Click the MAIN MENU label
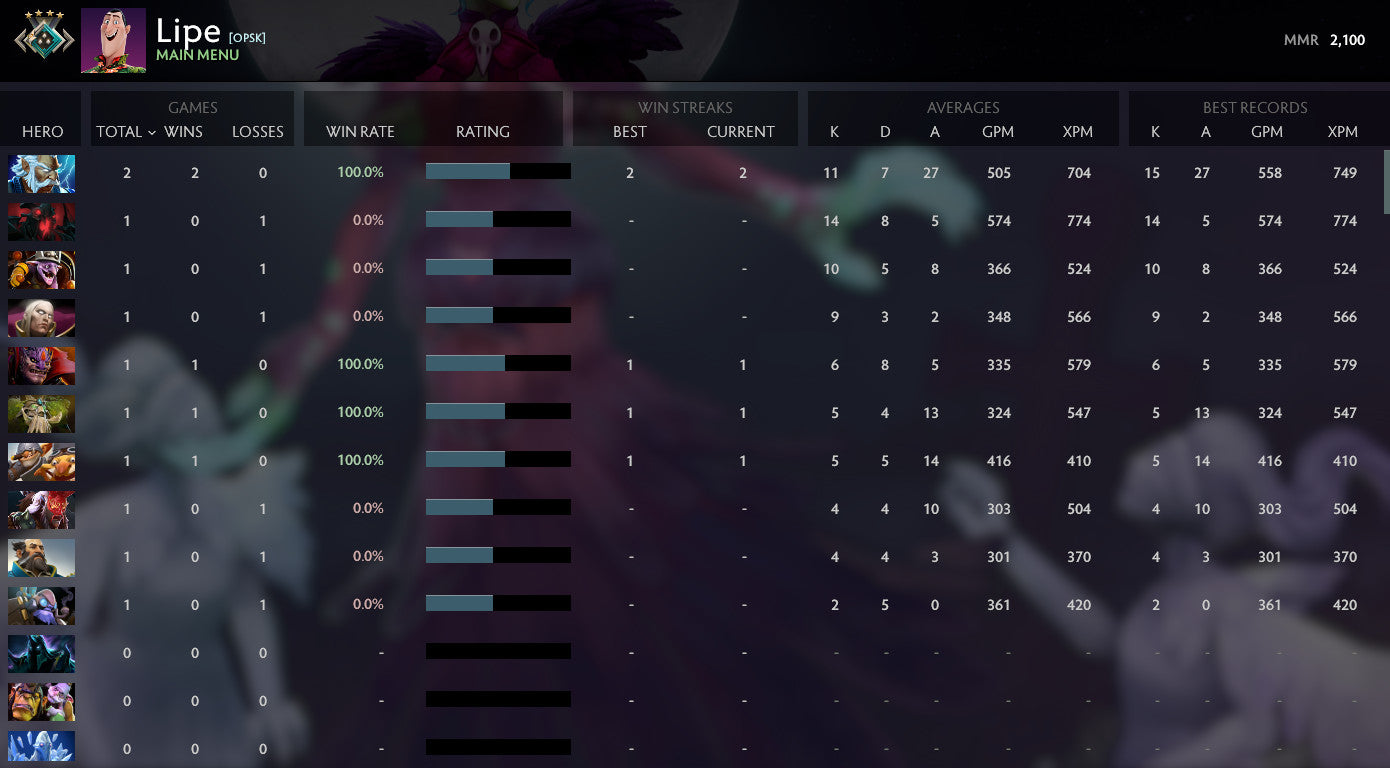Screen dimensions: 1390x768 (194, 55)
